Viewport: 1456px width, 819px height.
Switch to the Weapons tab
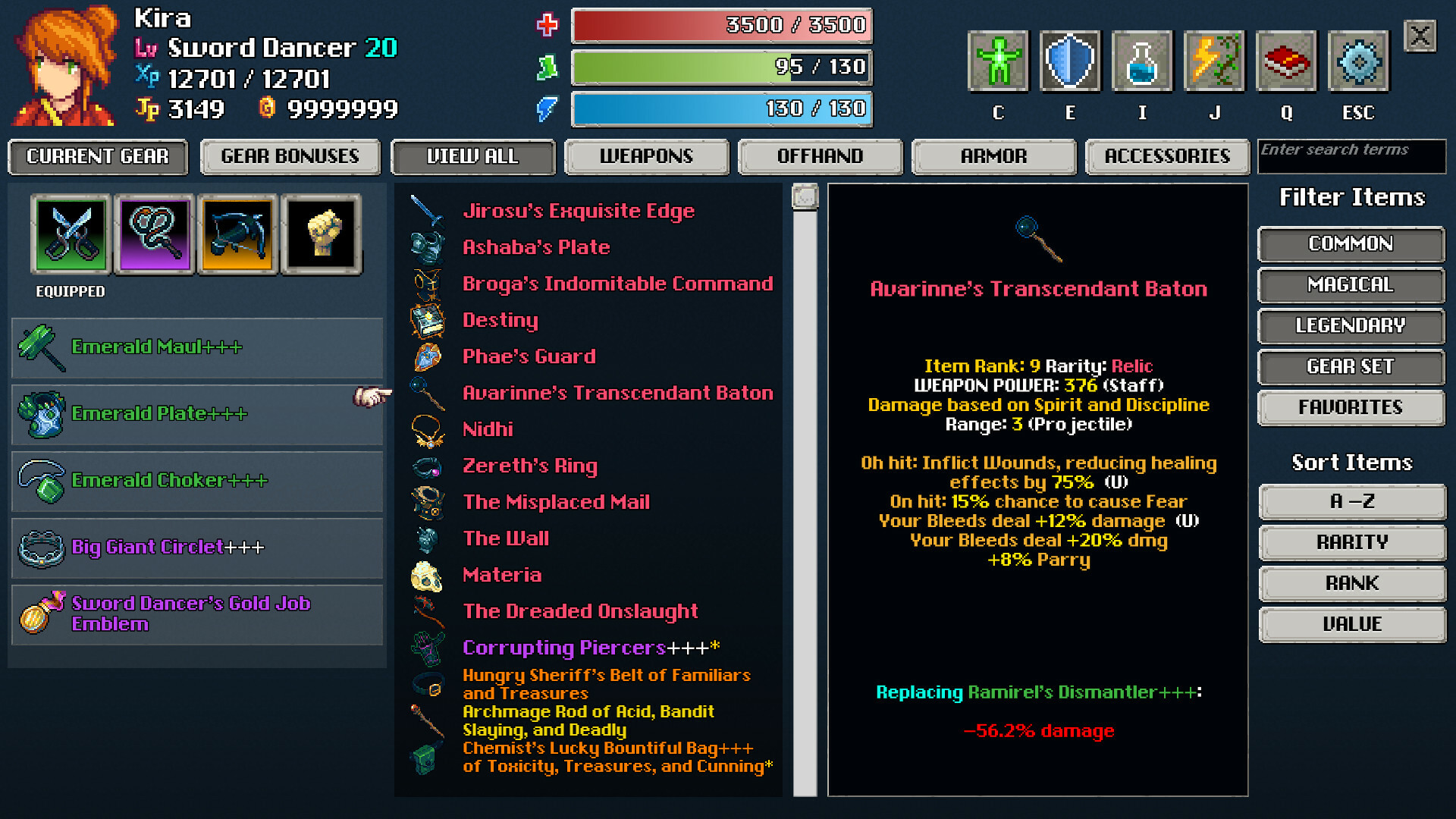coord(647,157)
